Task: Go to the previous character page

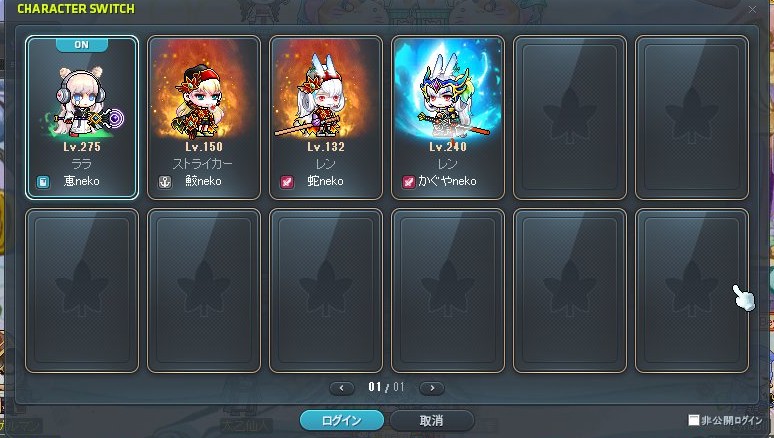Action: coord(342,387)
